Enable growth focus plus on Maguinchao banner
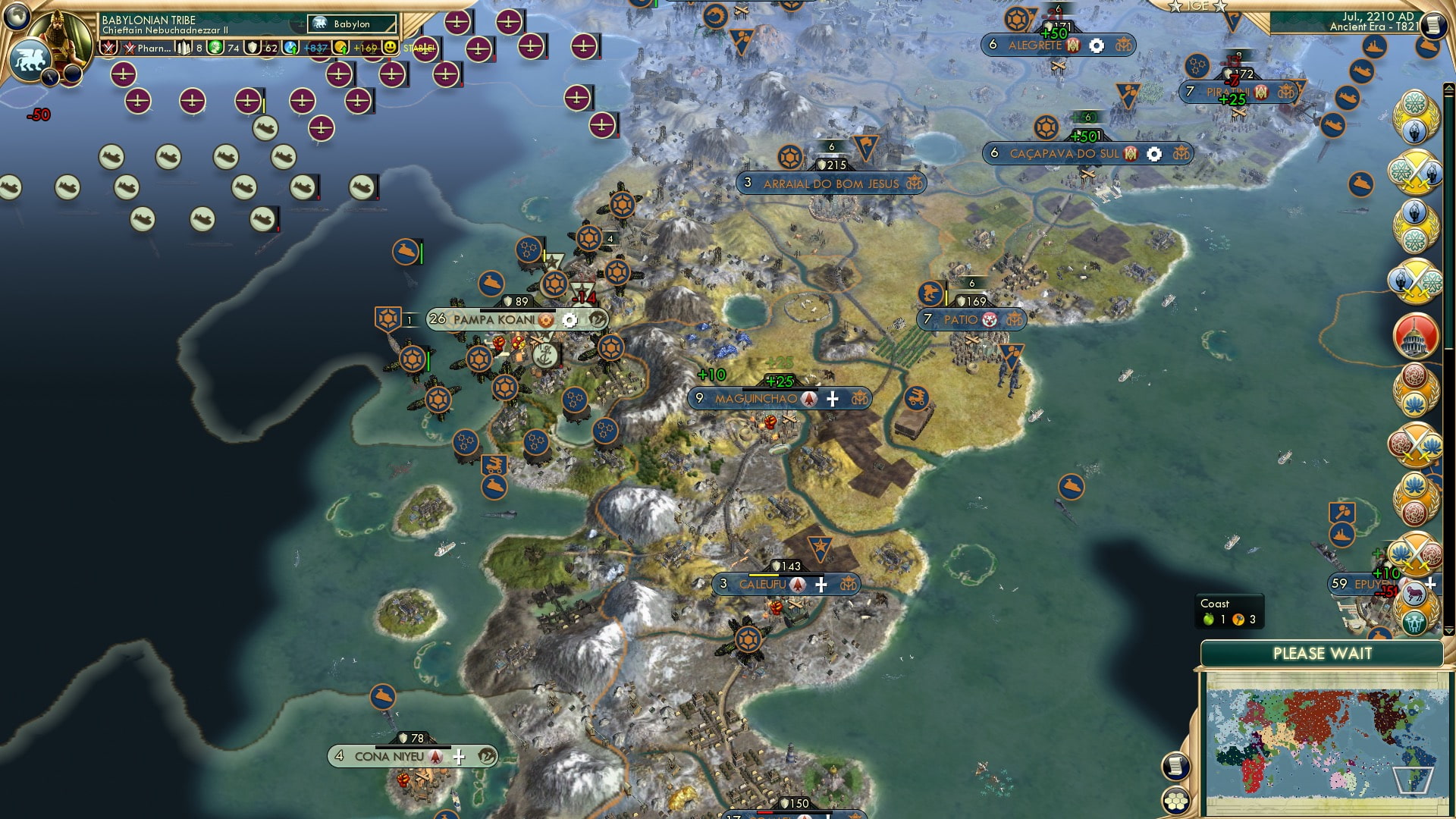The width and height of the screenshot is (1456, 819). pyautogui.click(x=833, y=399)
